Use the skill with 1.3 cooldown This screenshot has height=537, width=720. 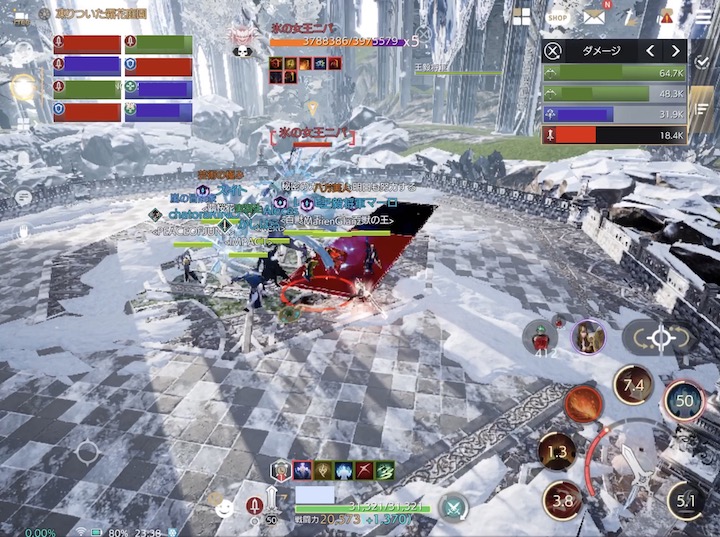(x=558, y=452)
